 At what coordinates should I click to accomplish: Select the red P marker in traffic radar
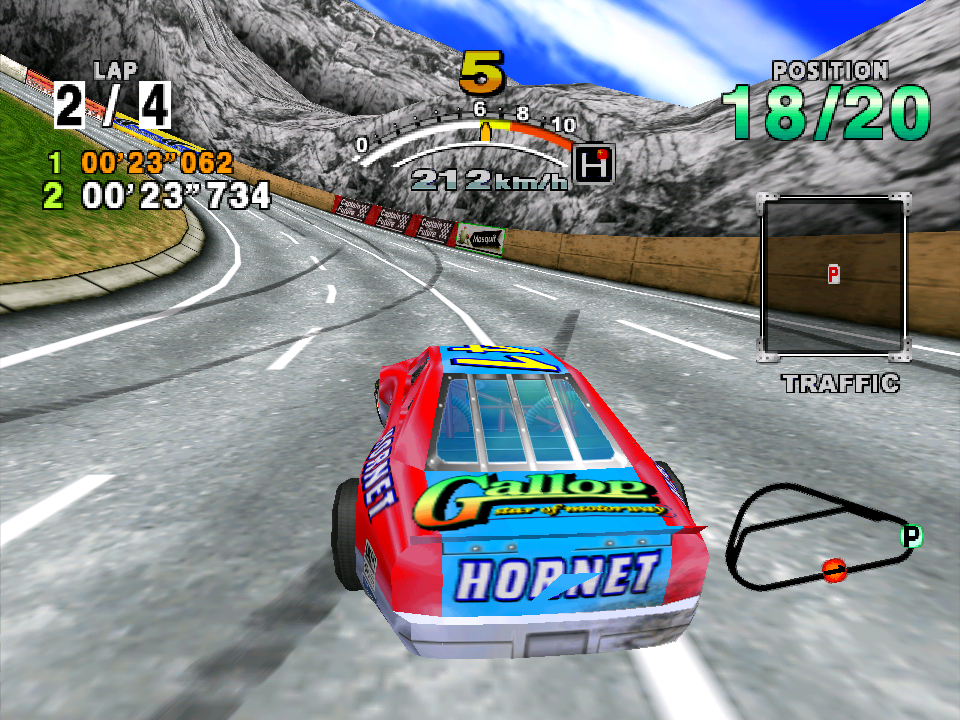coord(833,273)
